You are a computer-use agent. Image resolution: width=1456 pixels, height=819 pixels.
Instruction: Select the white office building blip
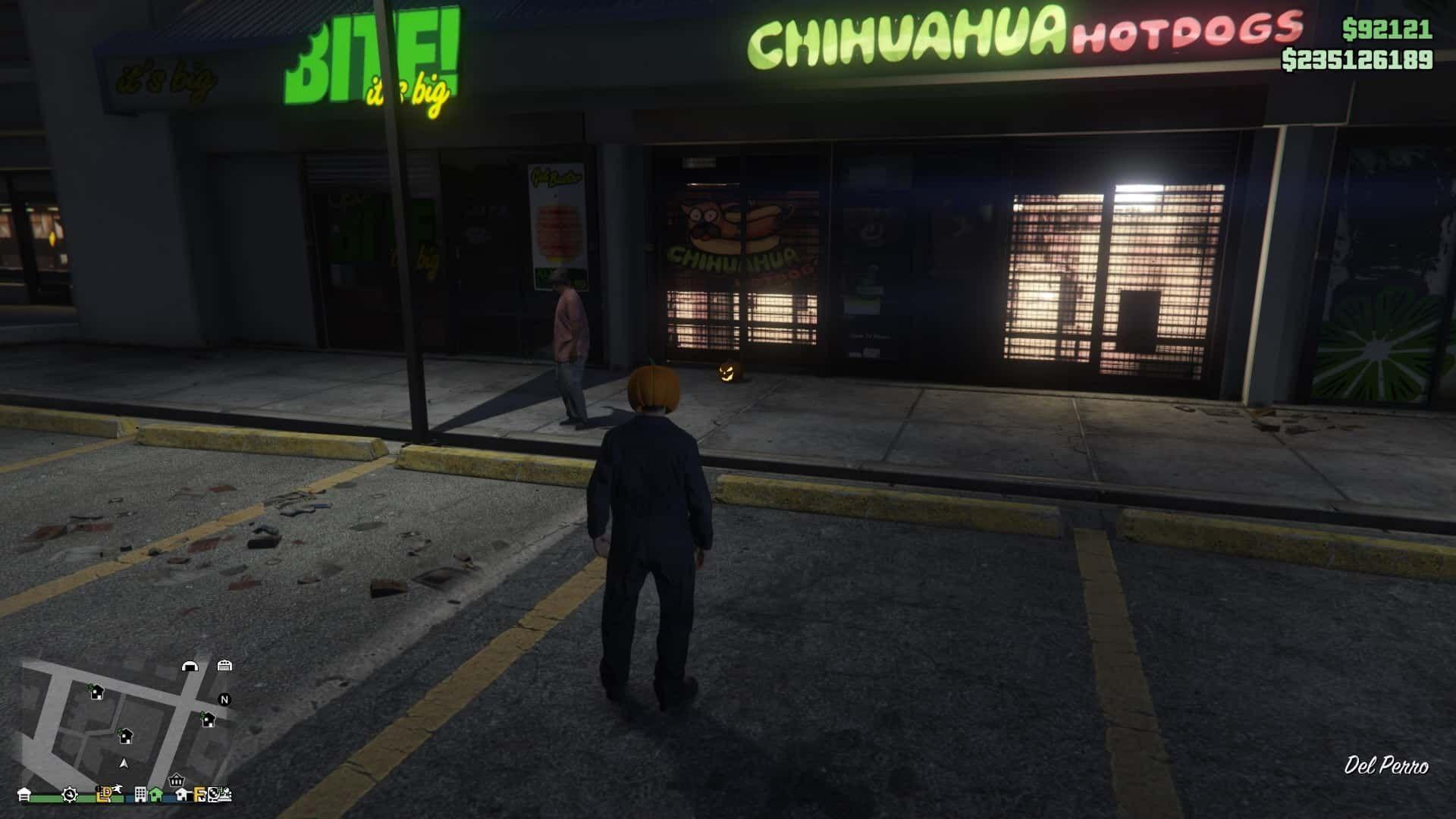point(140,794)
